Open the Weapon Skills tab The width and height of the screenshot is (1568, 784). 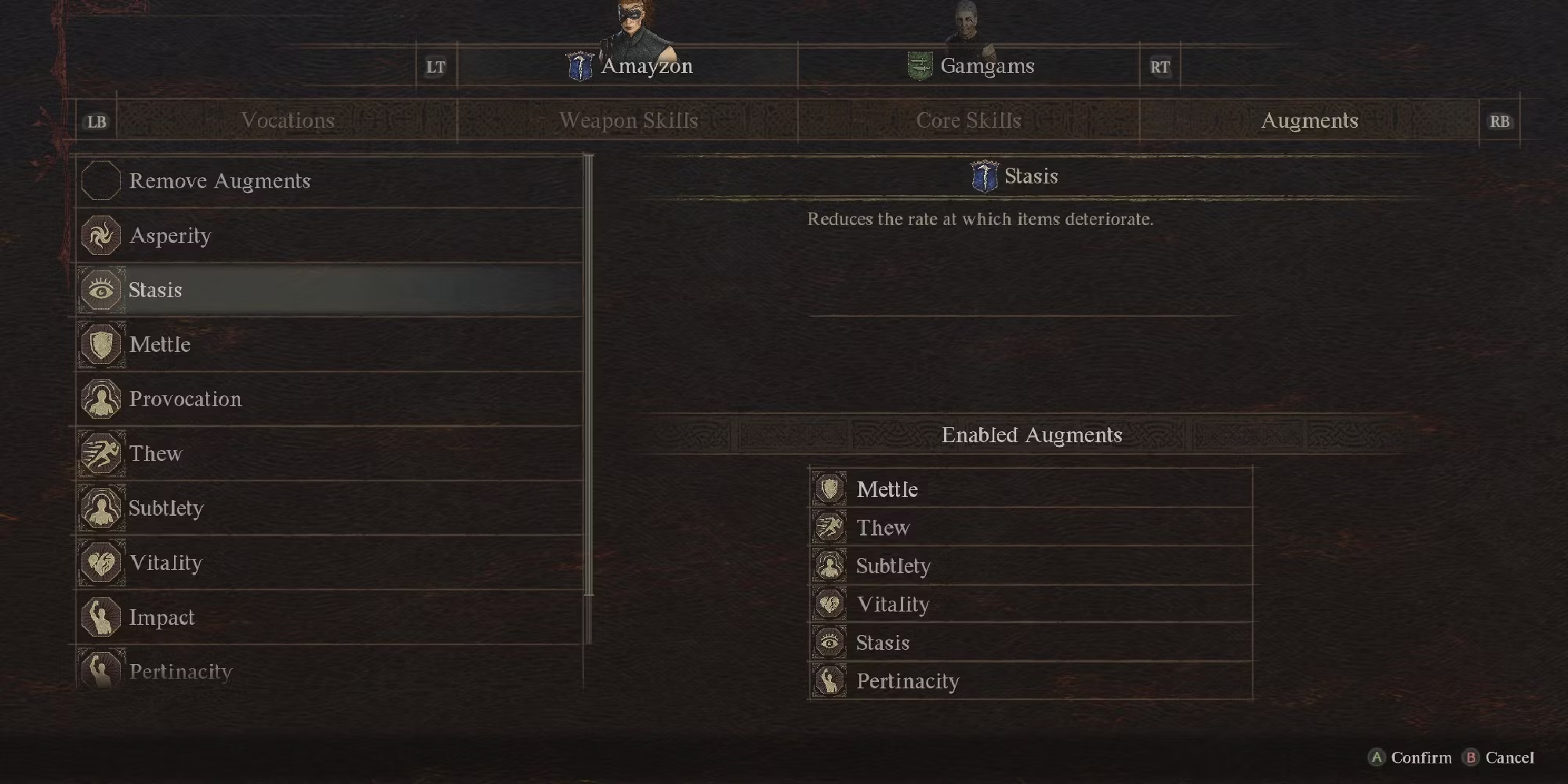pos(628,121)
